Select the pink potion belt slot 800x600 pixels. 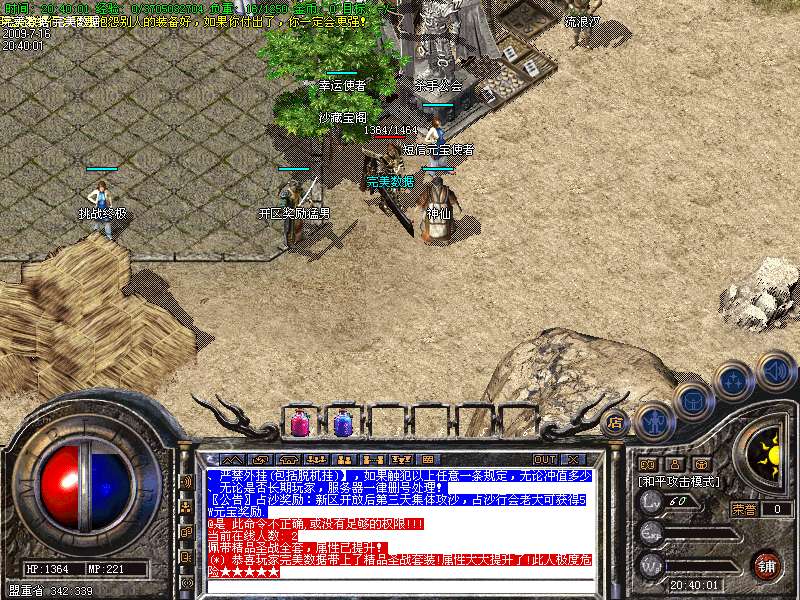tap(299, 424)
